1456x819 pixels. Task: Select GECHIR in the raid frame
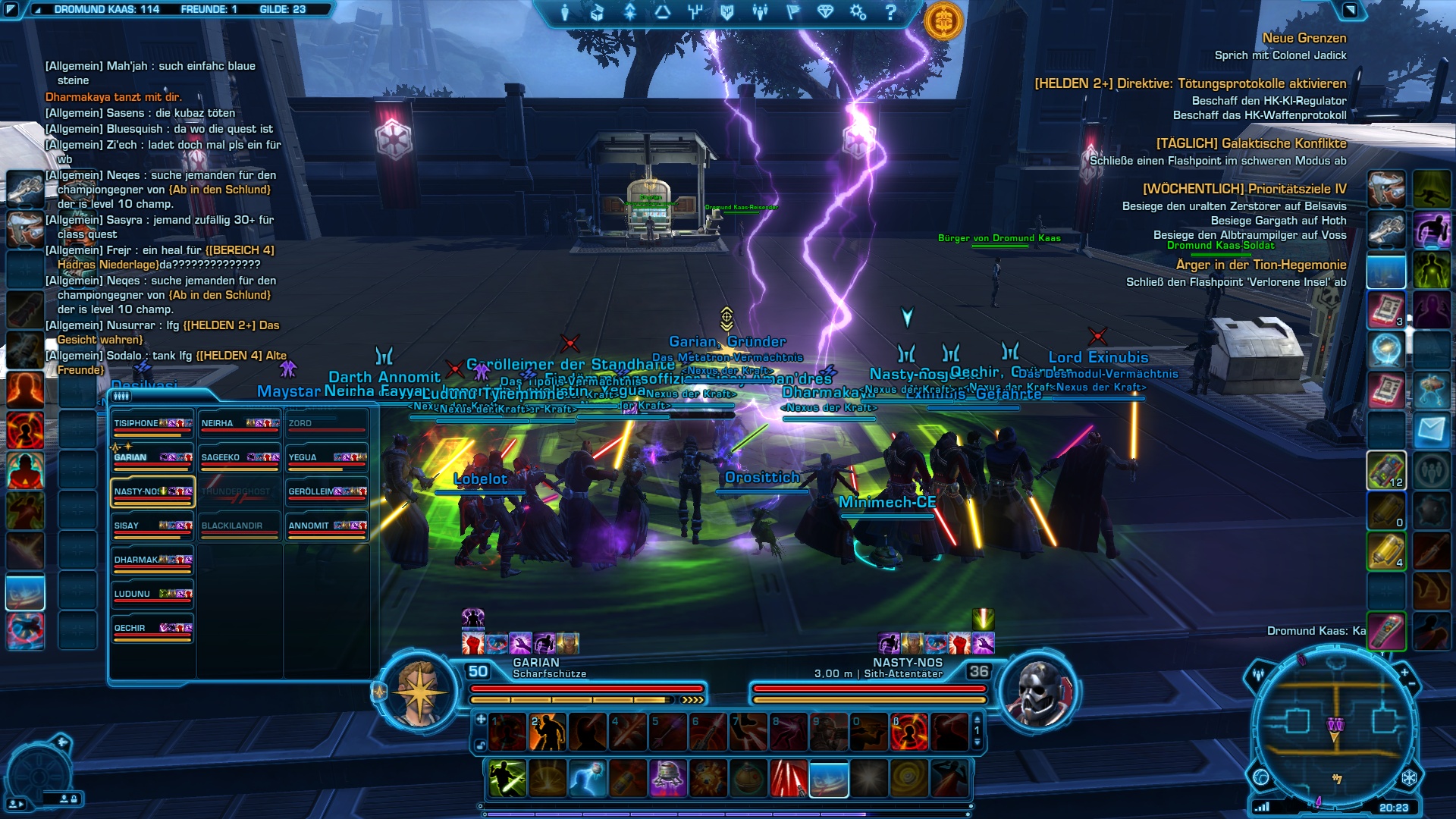click(152, 629)
